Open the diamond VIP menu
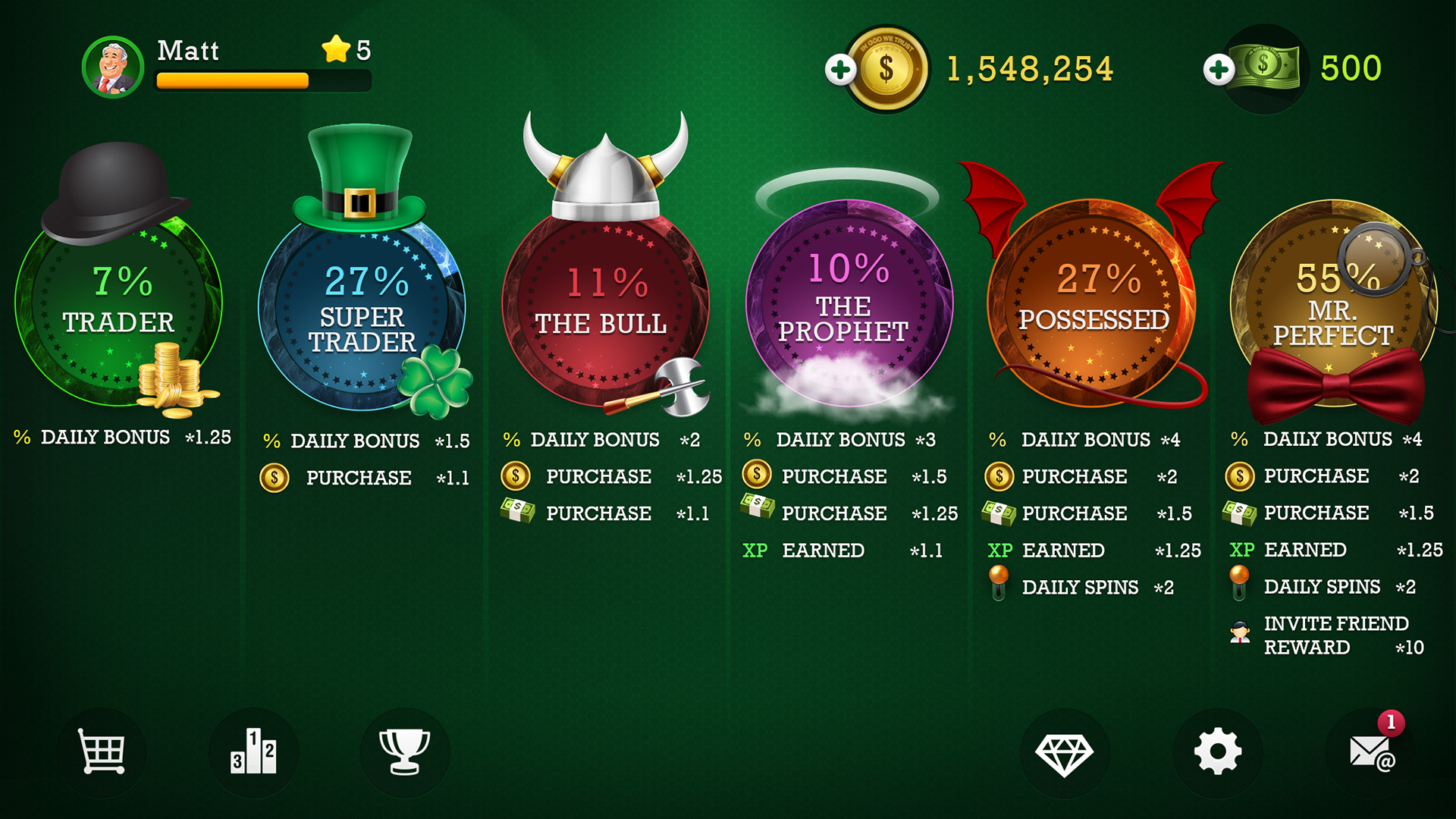 click(x=1065, y=753)
